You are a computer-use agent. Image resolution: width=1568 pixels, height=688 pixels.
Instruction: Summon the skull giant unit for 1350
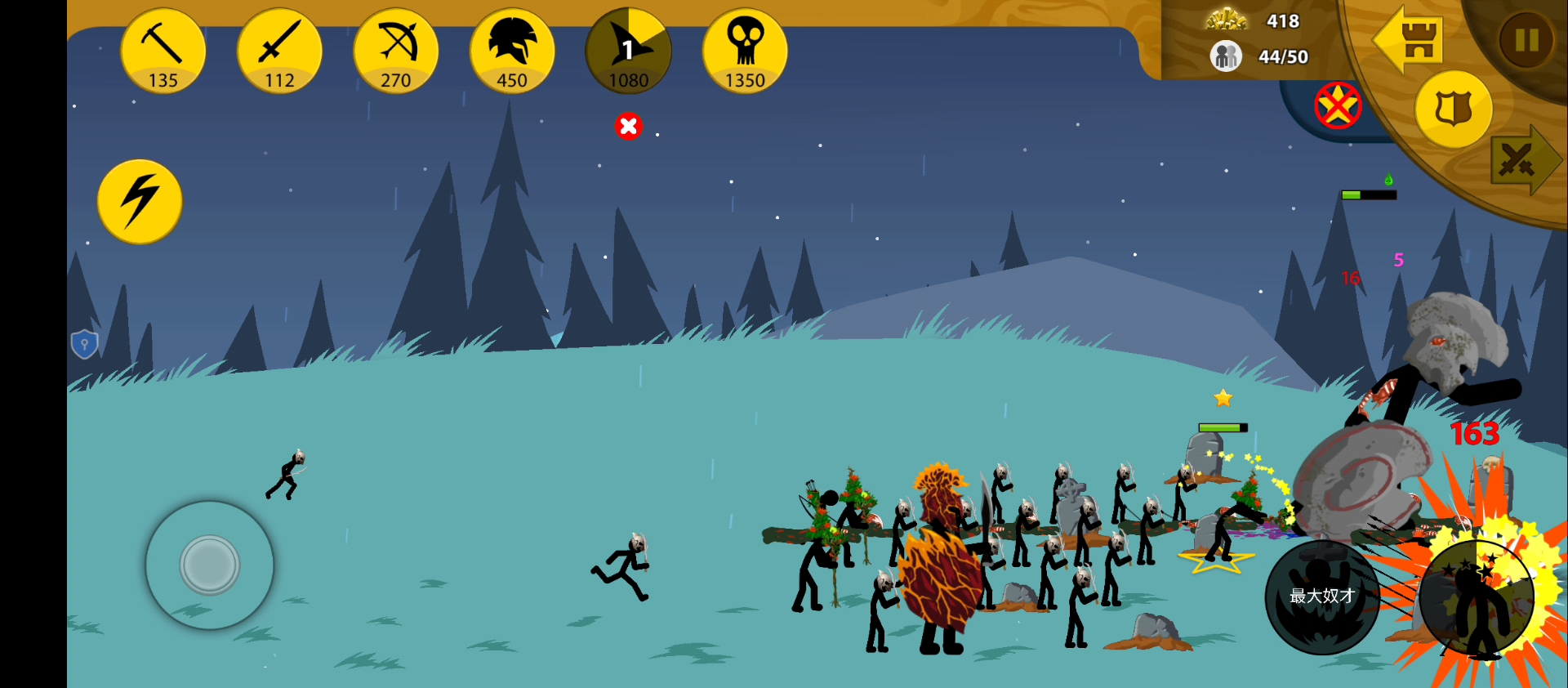pyautogui.click(x=745, y=51)
